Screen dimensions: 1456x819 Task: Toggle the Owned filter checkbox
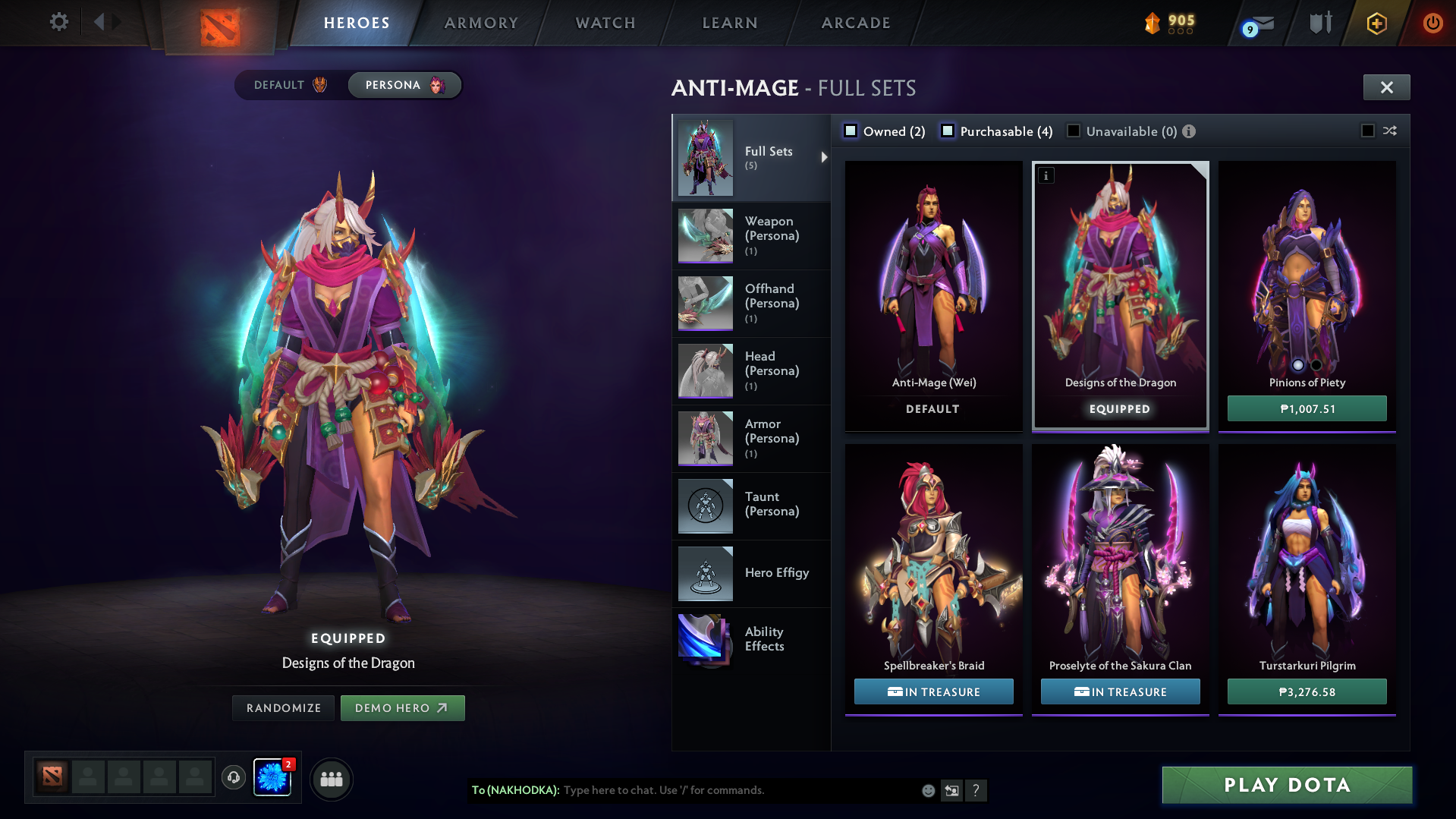851,131
